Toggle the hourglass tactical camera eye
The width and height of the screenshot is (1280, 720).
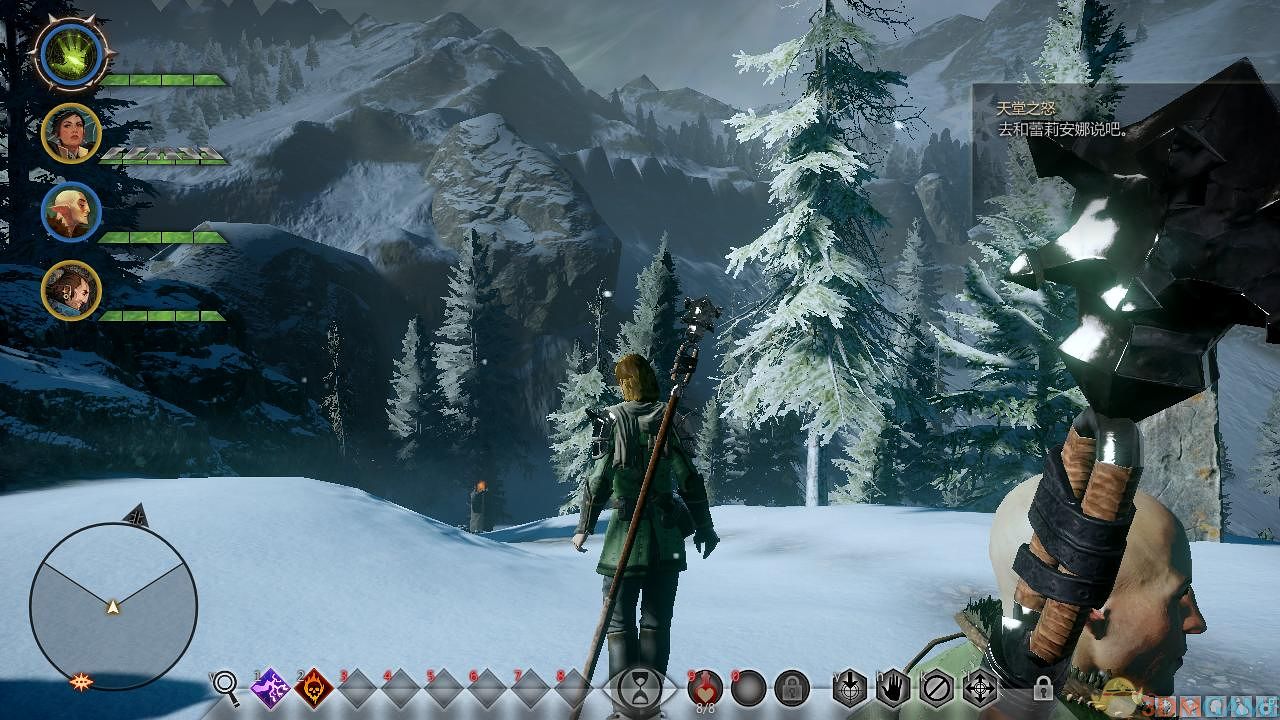(x=639, y=688)
